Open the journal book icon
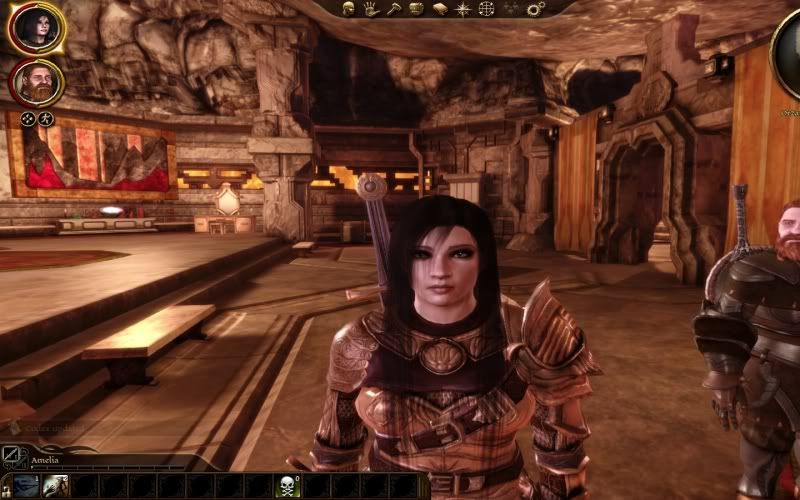 439,9
